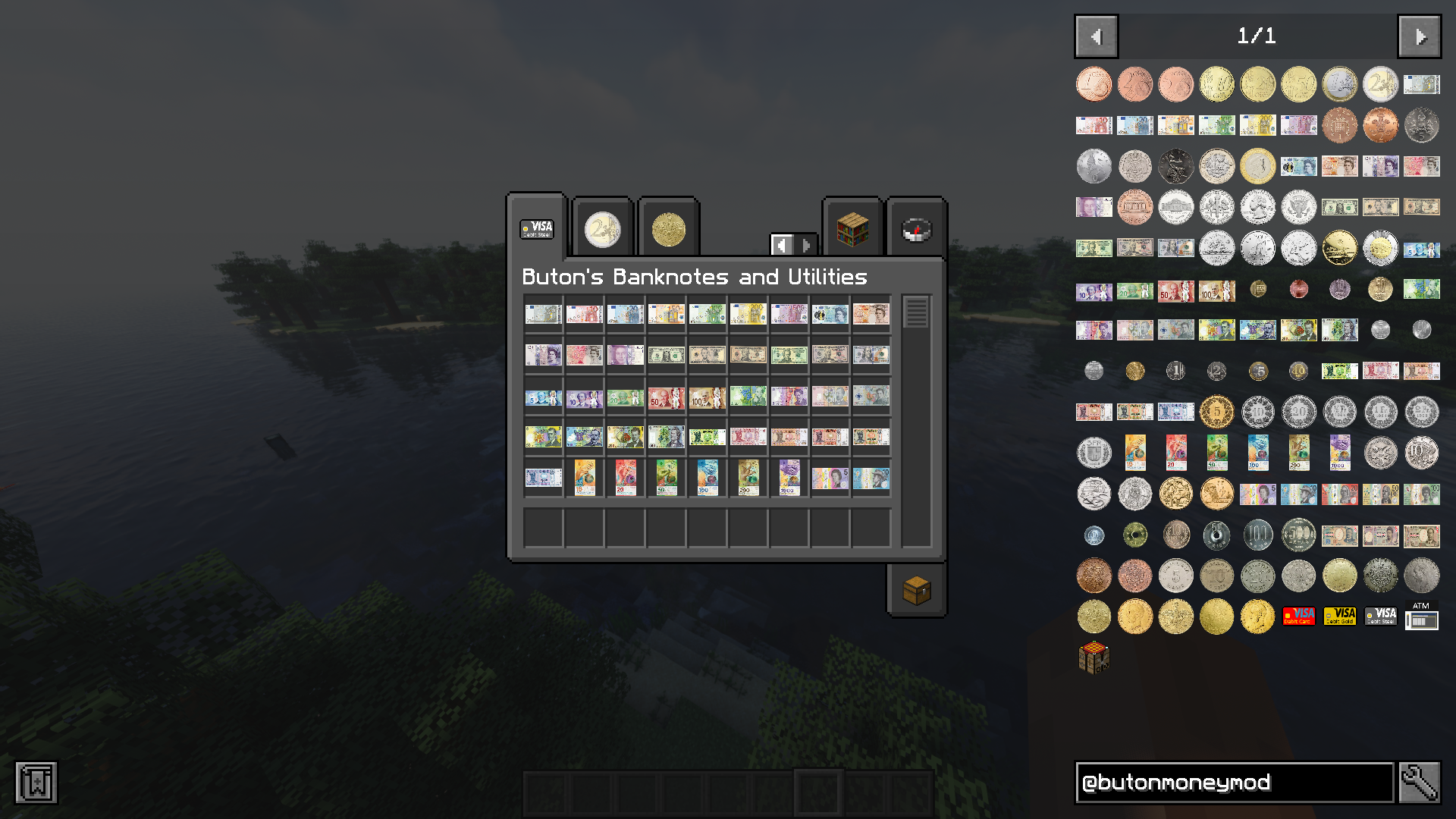Go to the previous creative tab page

point(783,245)
